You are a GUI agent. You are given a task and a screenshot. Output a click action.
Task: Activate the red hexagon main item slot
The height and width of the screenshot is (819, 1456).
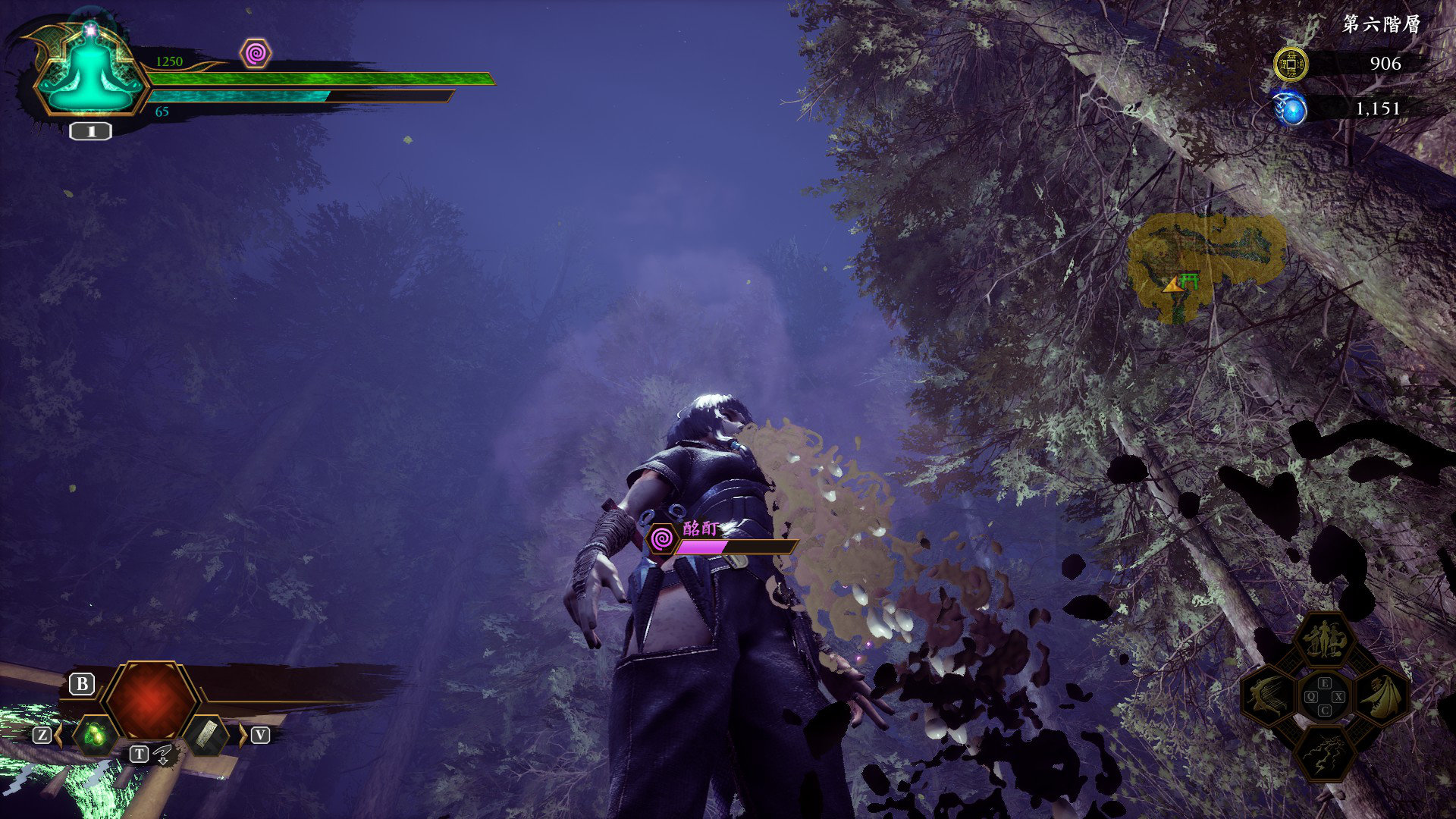click(151, 700)
